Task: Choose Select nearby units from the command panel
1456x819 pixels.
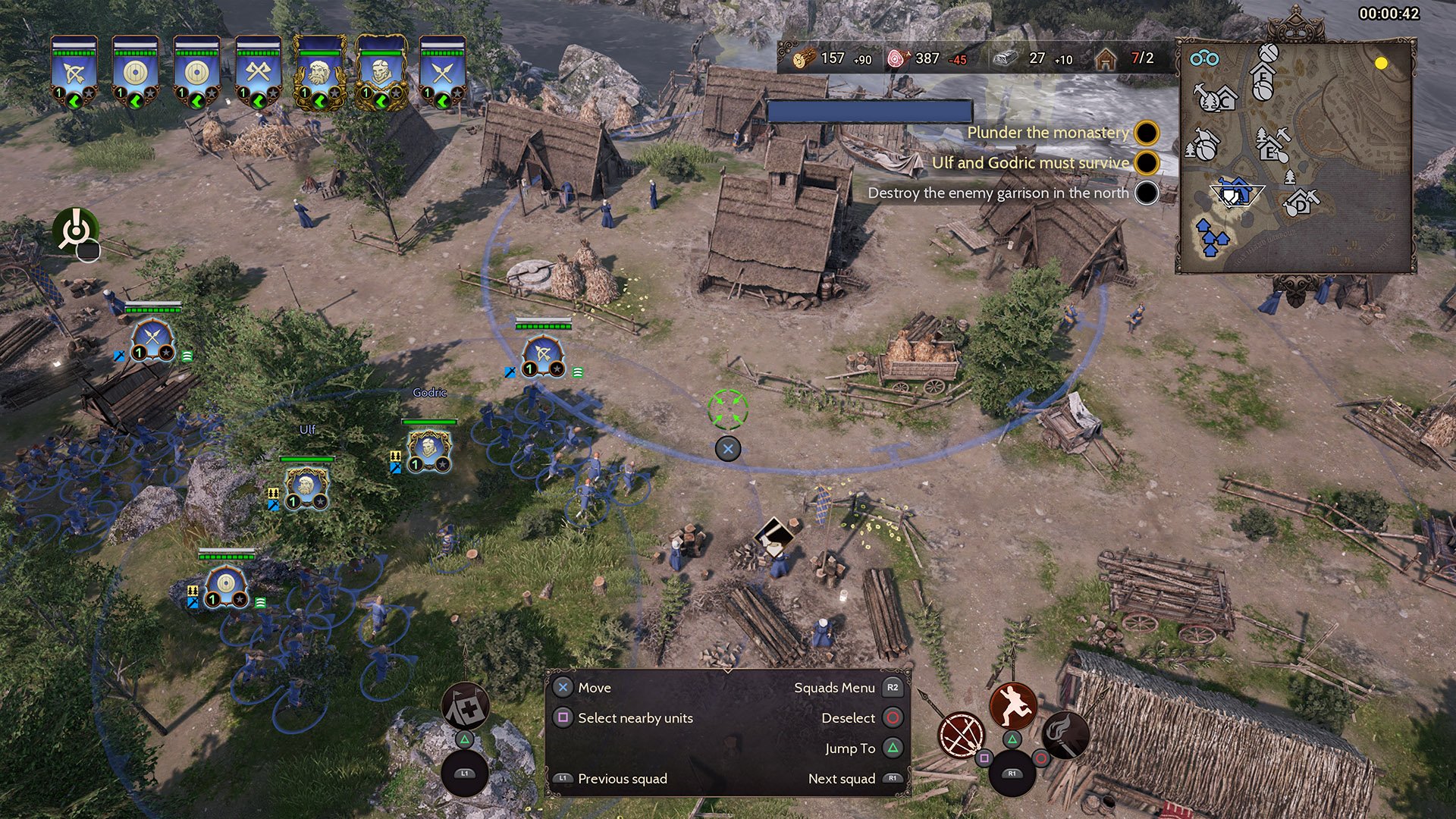Action: (x=635, y=717)
